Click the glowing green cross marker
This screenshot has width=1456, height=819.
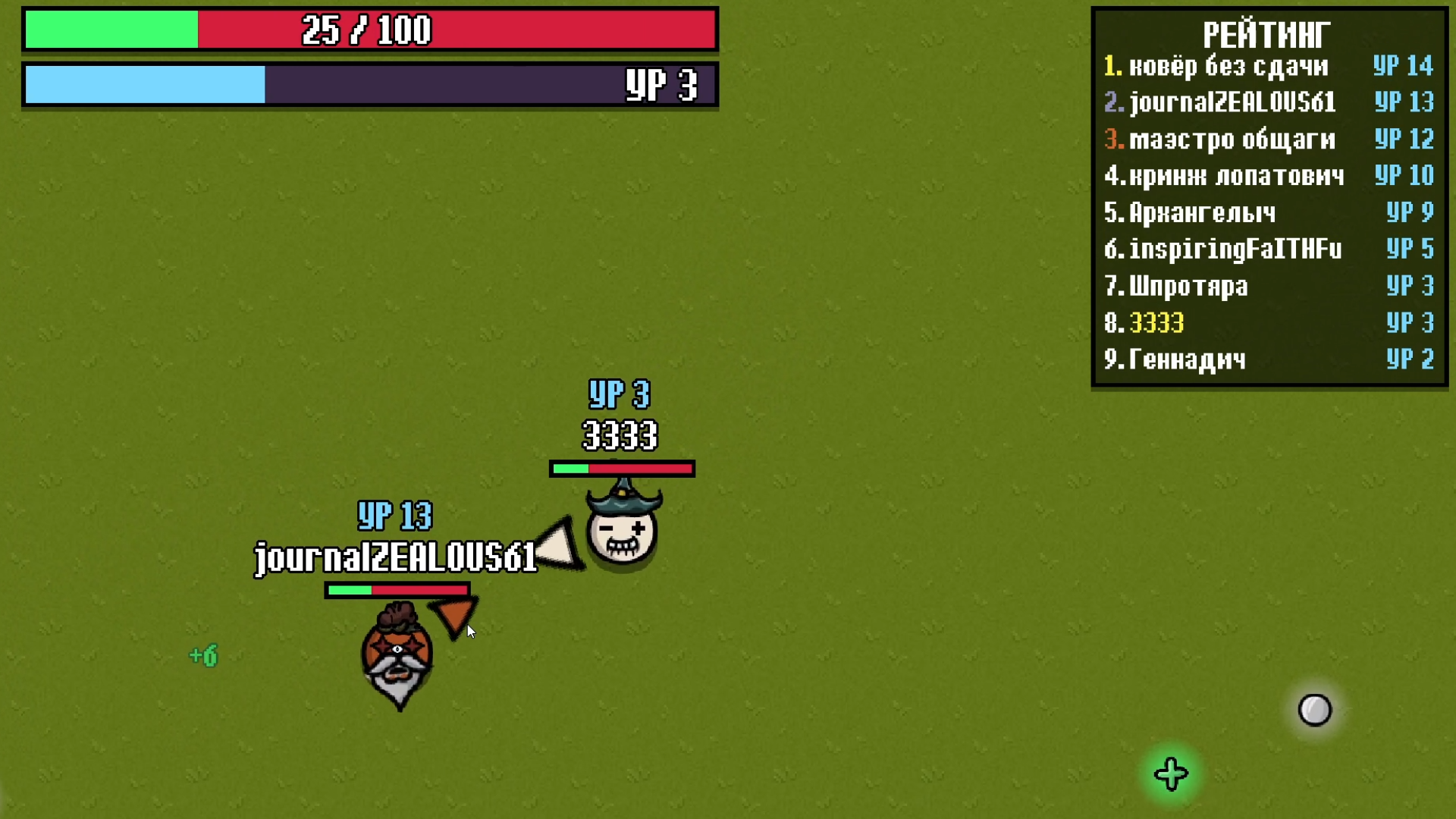click(1170, 773)
